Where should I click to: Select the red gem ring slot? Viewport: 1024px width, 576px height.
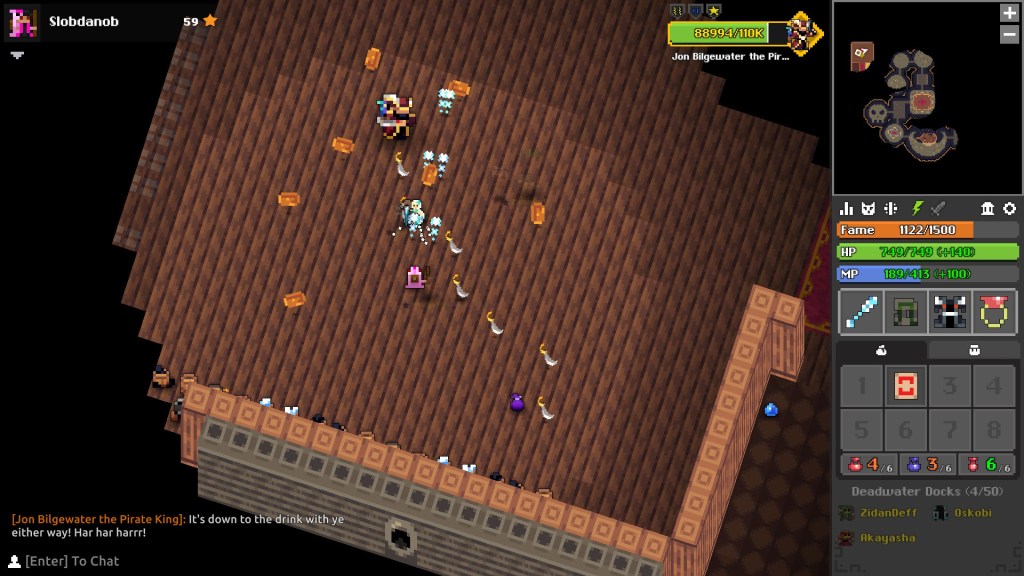[x=995, y=312]
